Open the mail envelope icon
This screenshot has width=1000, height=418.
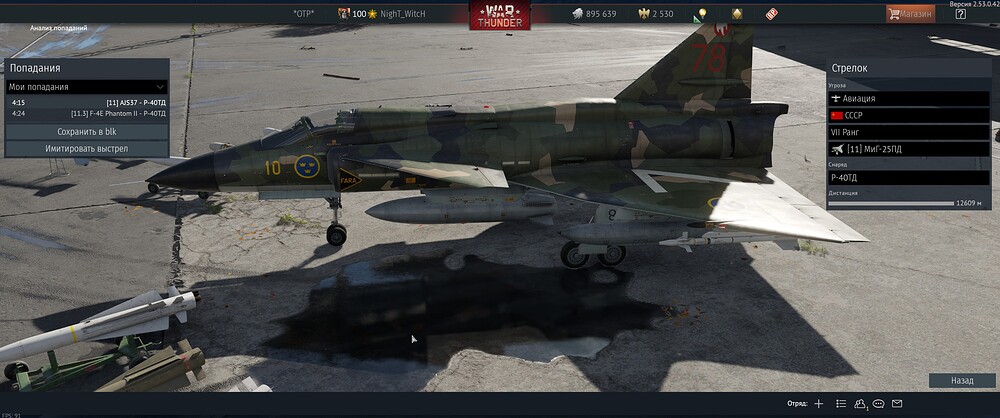click(x=897, y=404)
